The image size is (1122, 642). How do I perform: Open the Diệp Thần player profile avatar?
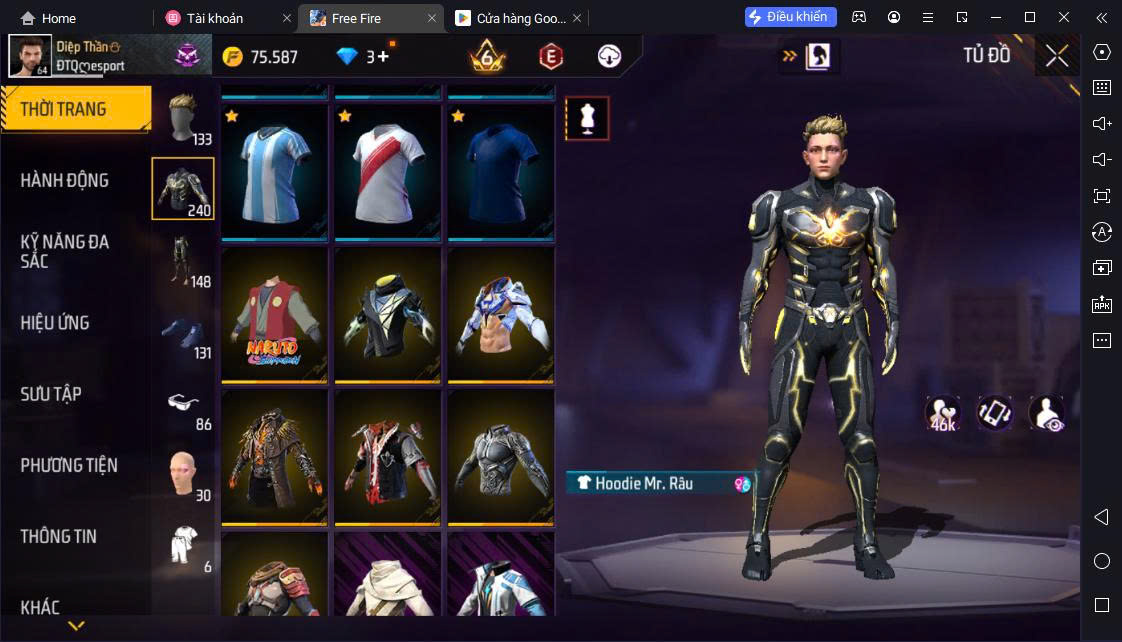click(30, 56)
